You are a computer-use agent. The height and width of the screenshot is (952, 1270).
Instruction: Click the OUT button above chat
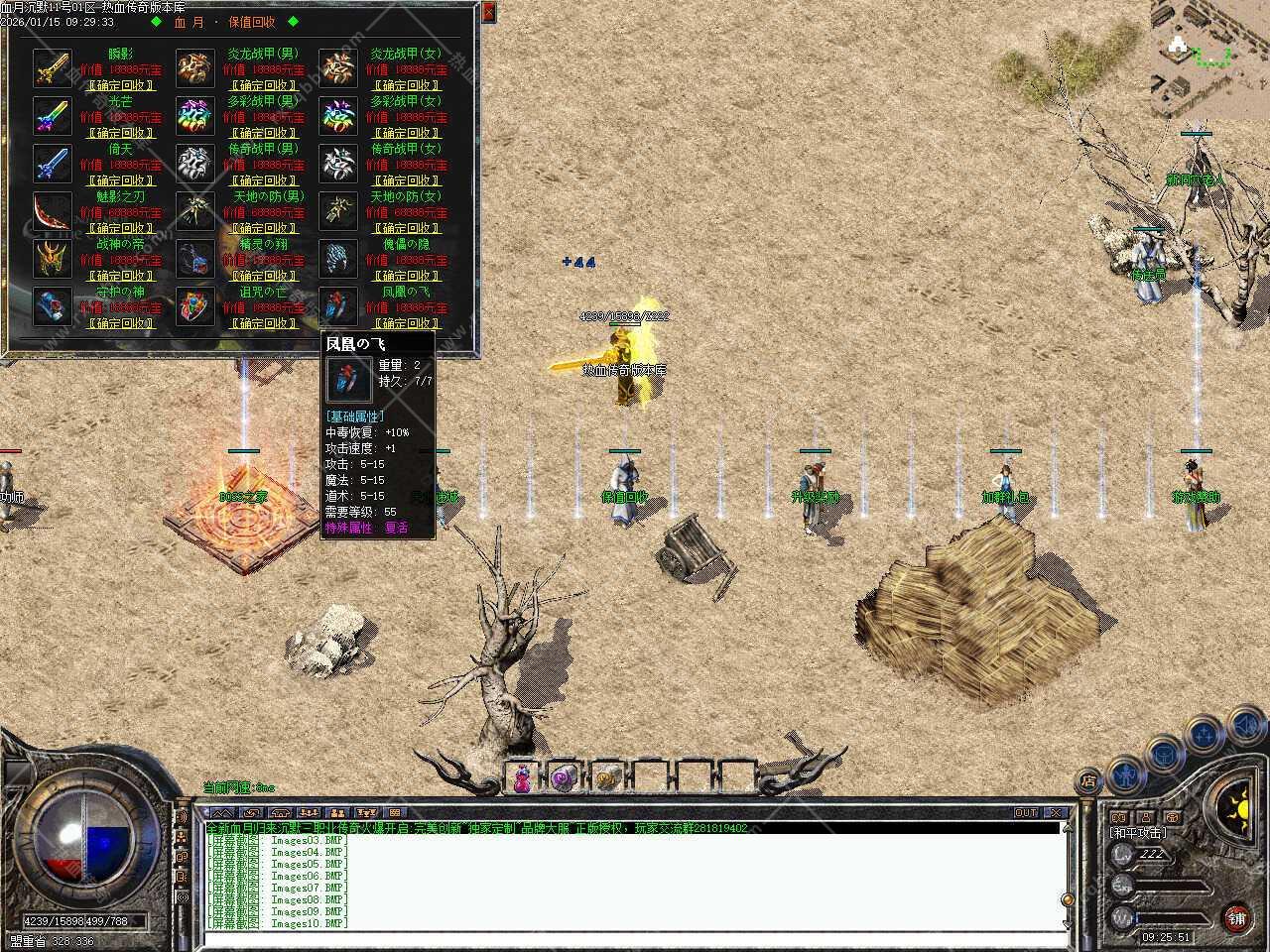click(x=1026, y=813)
